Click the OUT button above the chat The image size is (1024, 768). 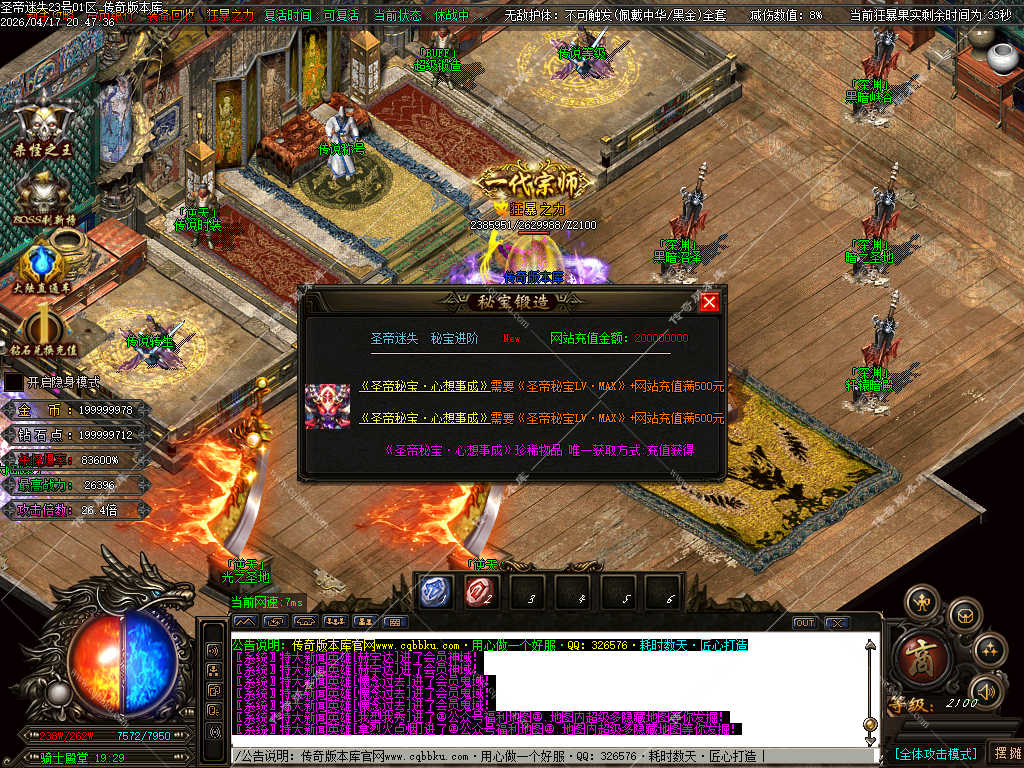805,623
